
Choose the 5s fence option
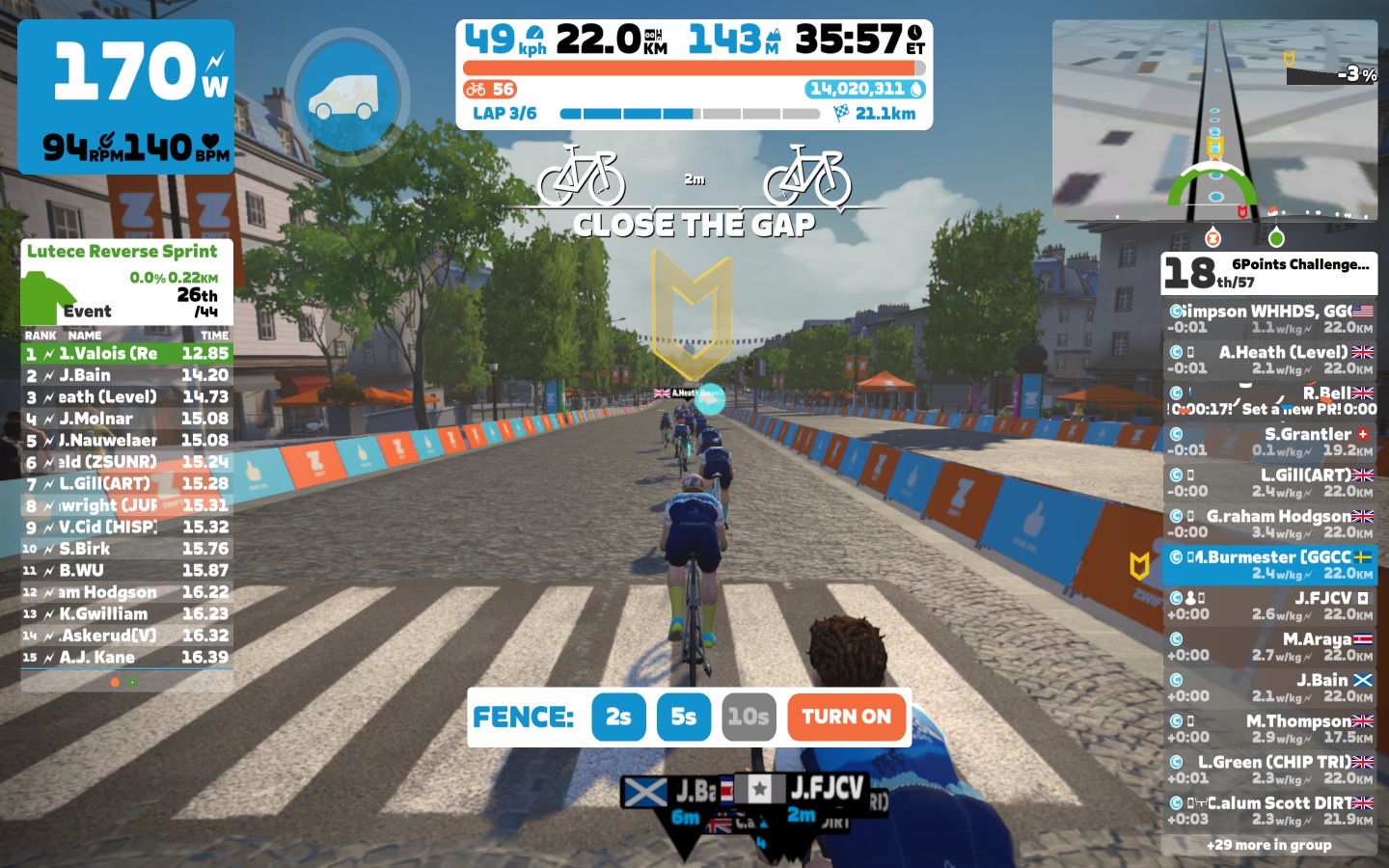pyautogui.click(x=683, y=717)
